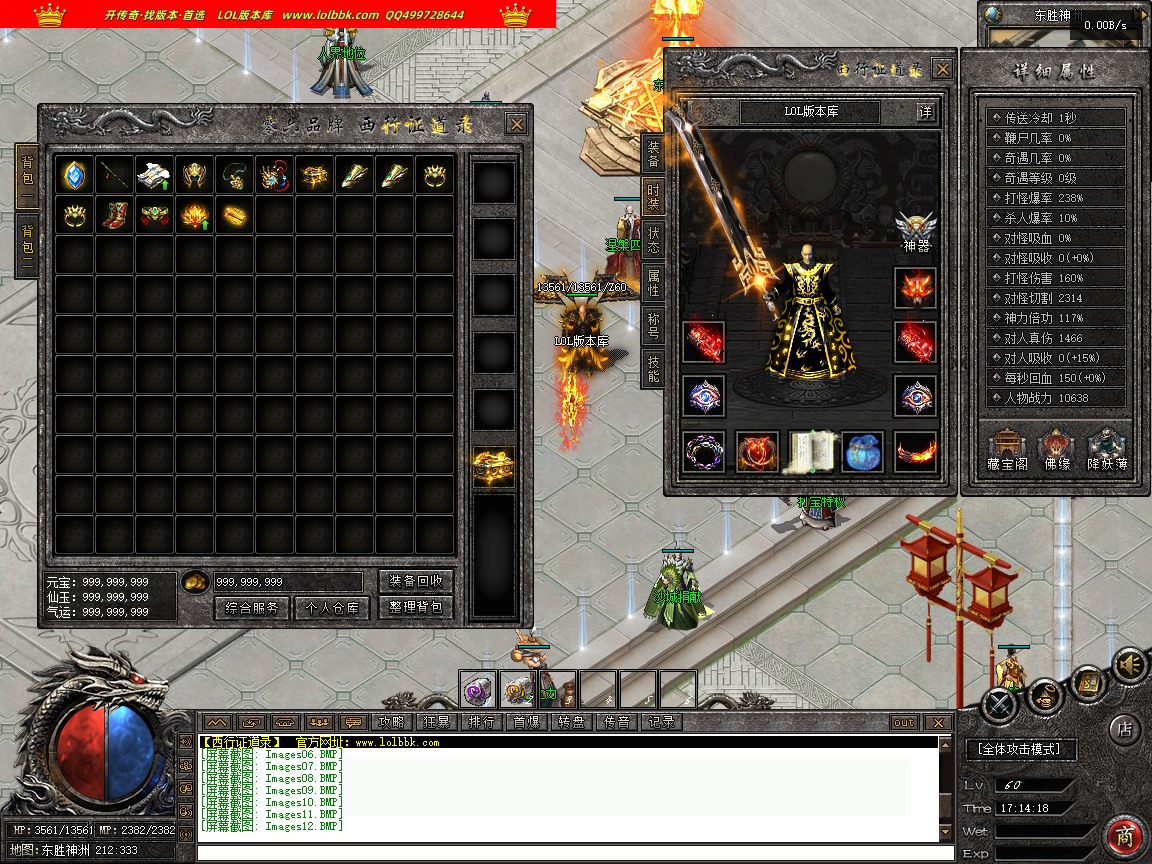Open the 技能 skills tab

(653, 366)
